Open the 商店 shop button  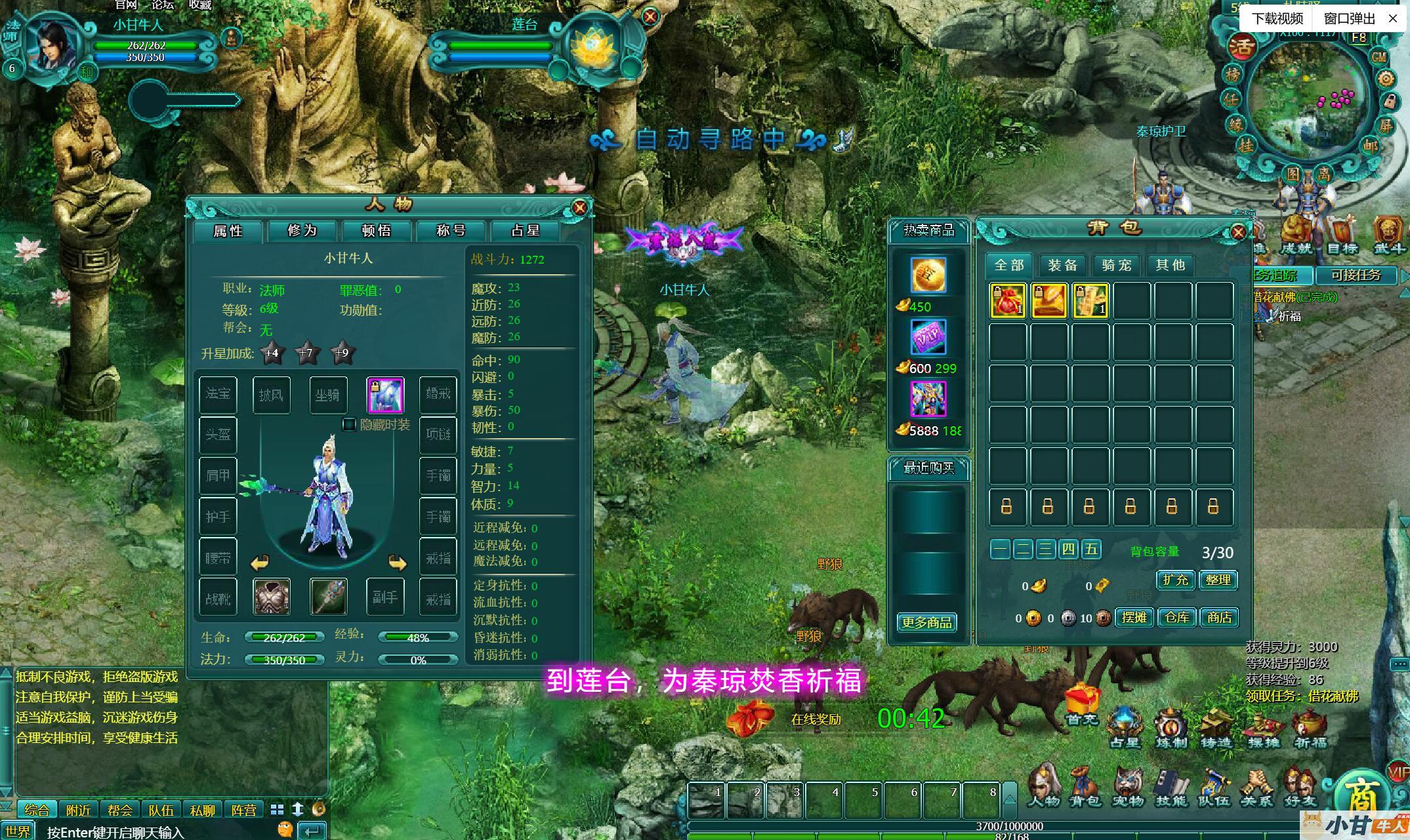tap(1219, 618)
